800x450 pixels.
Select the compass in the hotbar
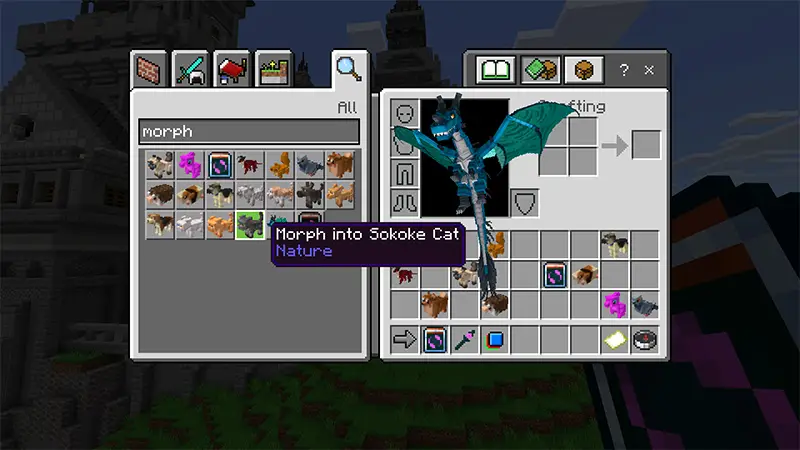coord(645,339)
